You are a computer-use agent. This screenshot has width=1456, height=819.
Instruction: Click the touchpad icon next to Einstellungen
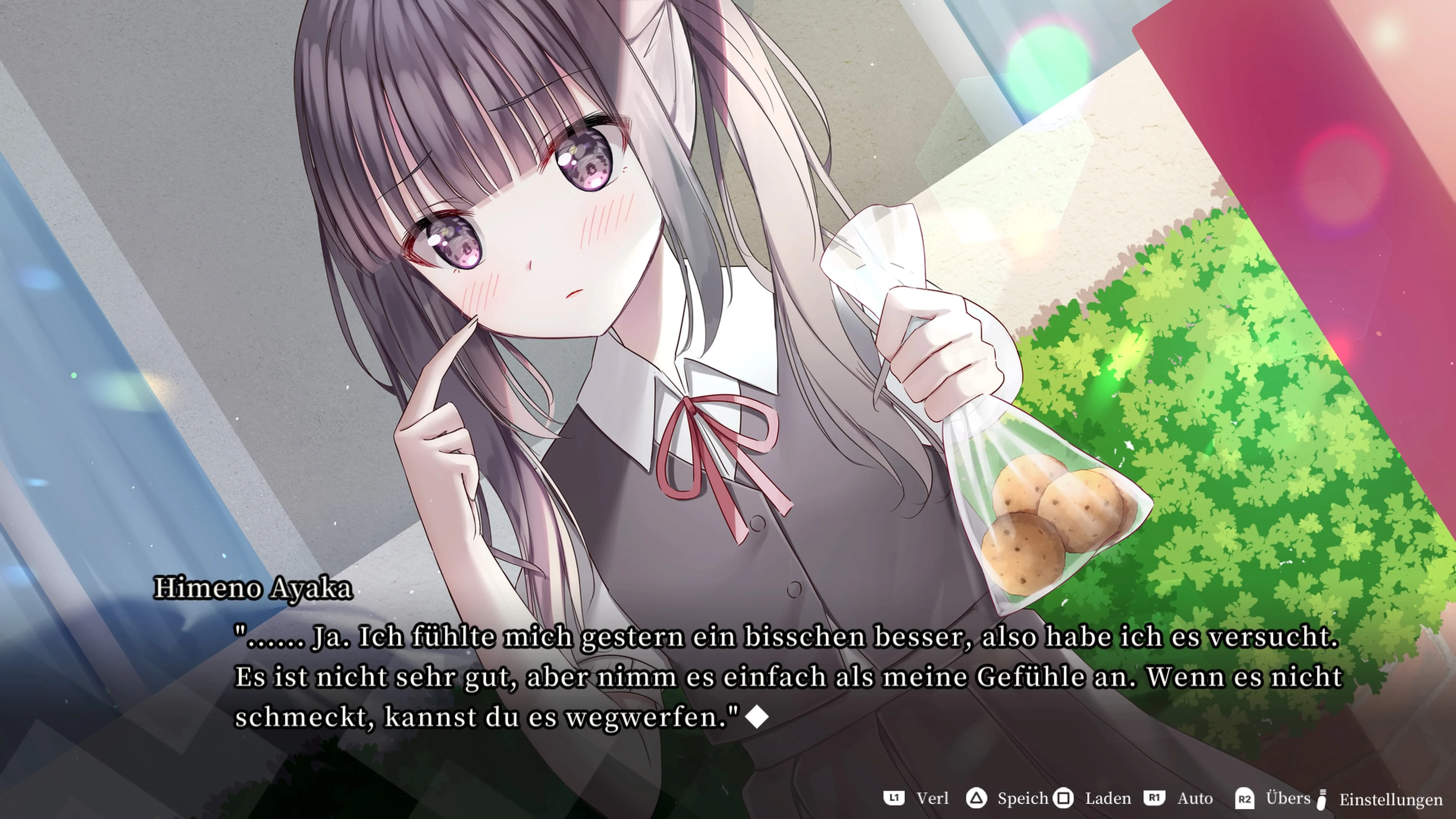coord(1323,799)
